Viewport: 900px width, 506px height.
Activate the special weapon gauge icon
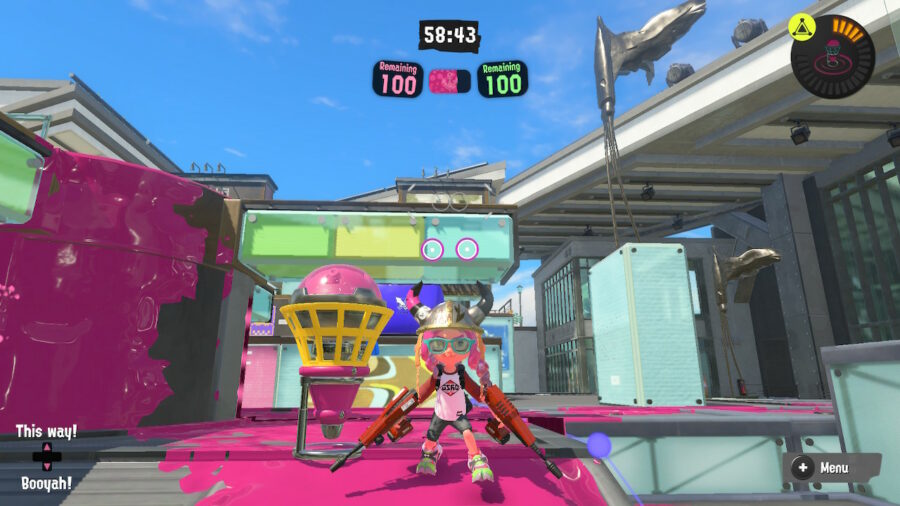click(832, 54)
